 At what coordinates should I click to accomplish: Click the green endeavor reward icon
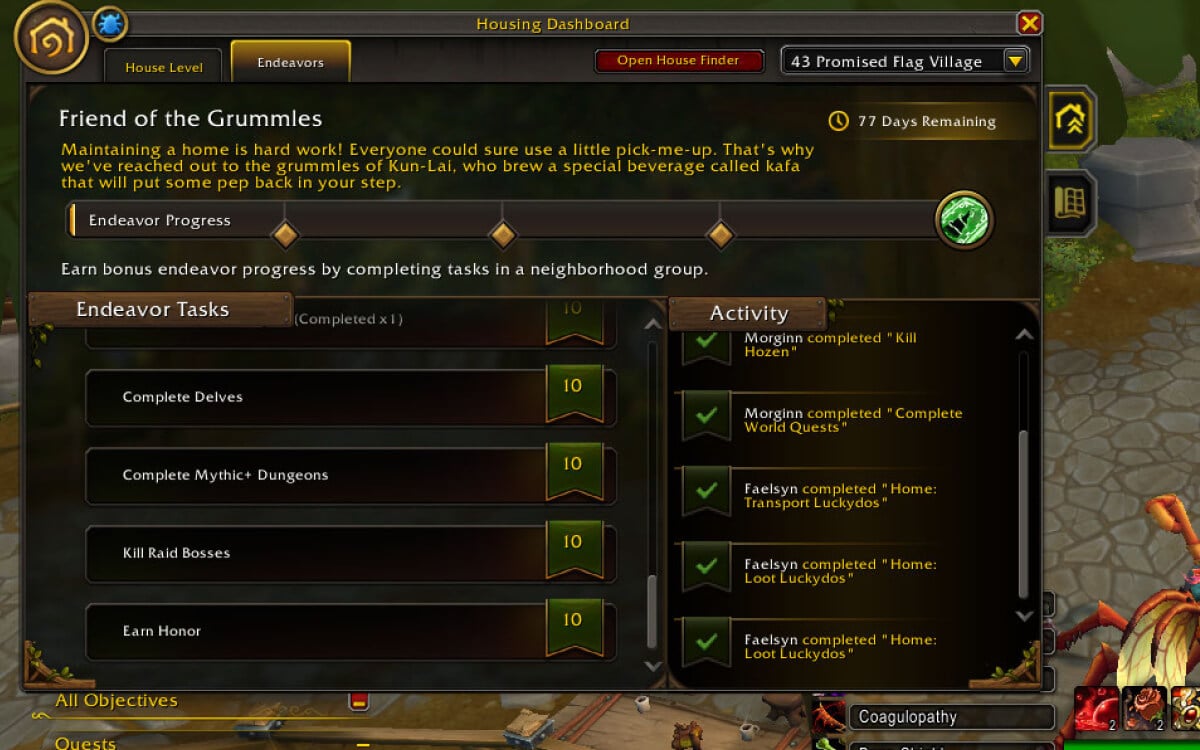point(964,221)
